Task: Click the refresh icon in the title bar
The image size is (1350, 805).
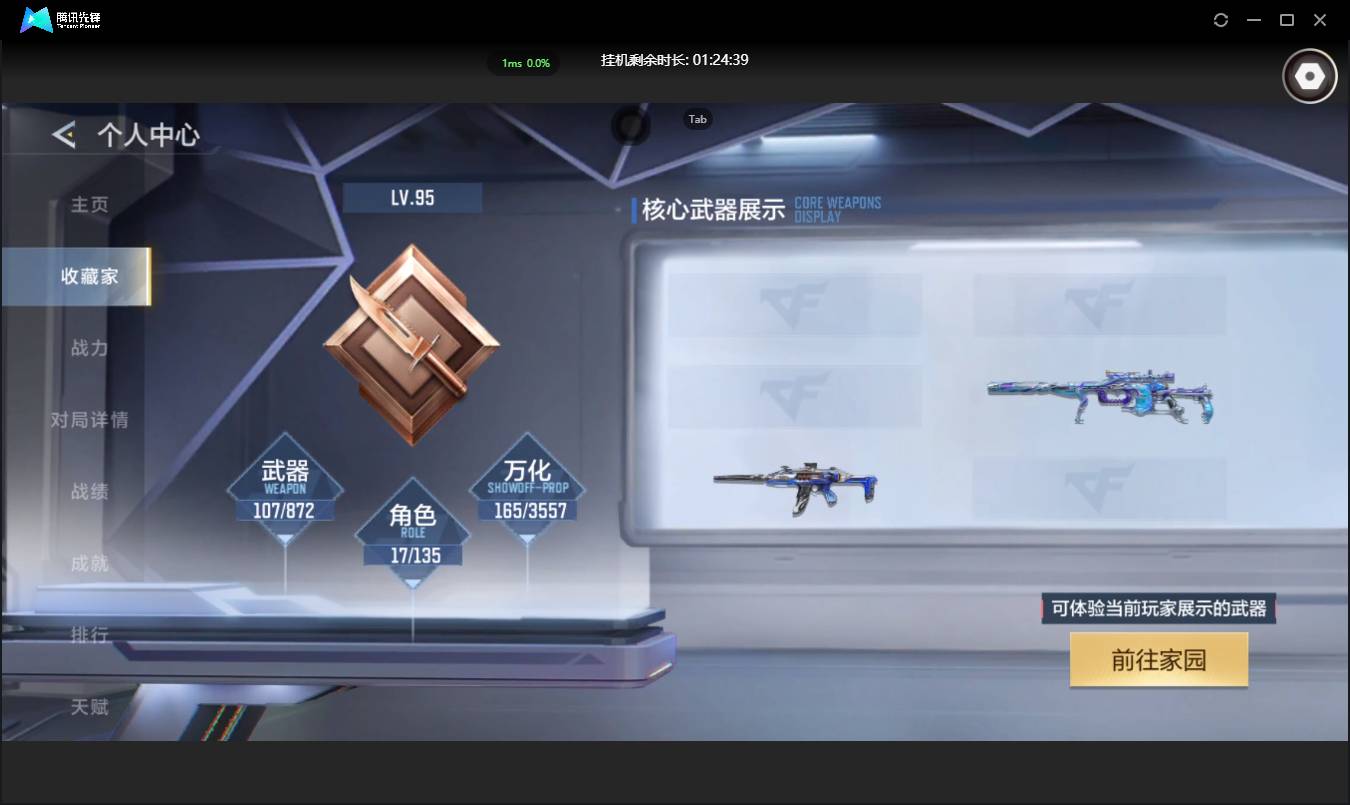Action: pyautogui.click(x=1220, y=20)
